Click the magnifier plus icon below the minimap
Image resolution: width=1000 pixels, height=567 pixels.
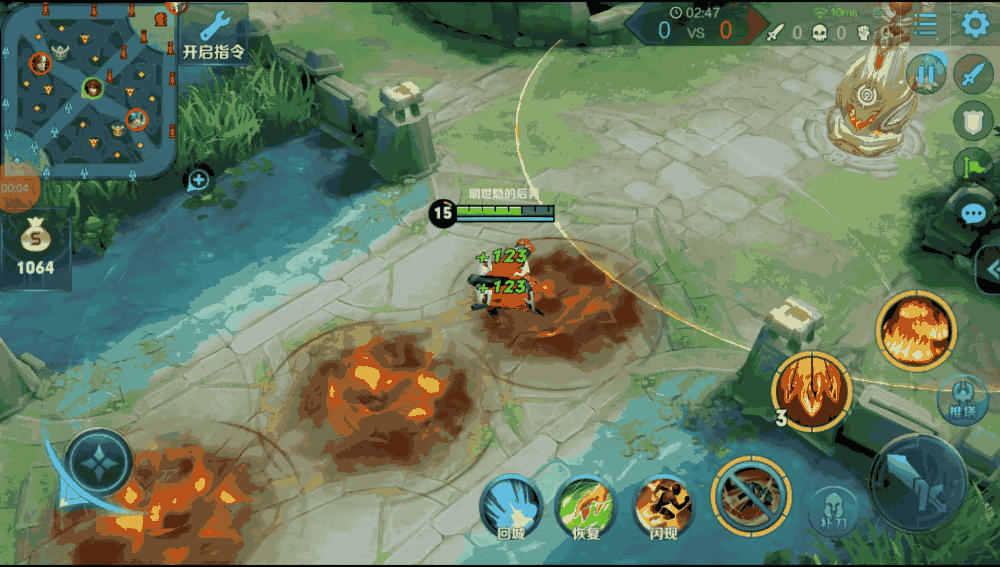tap(198, 181)
